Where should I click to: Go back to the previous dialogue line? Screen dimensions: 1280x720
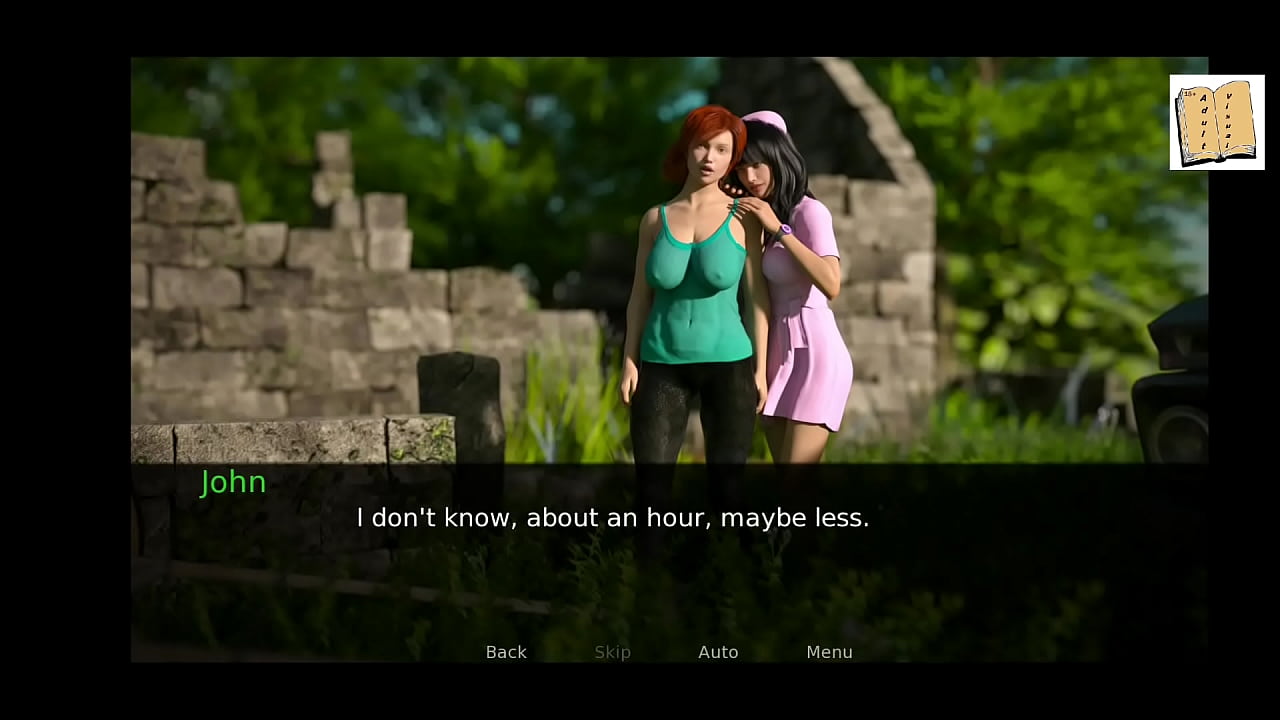click(506, 652)
